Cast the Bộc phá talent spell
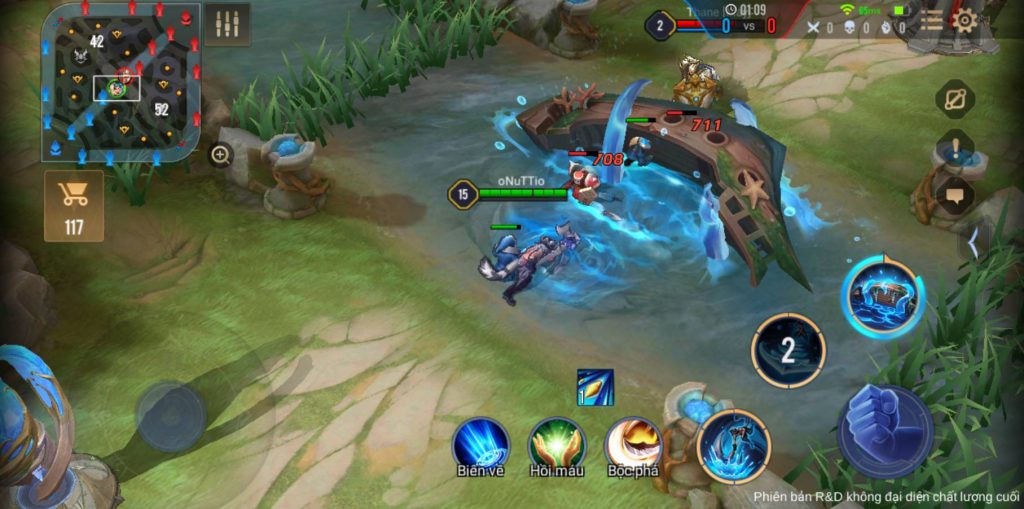 (x=633, y=443)
